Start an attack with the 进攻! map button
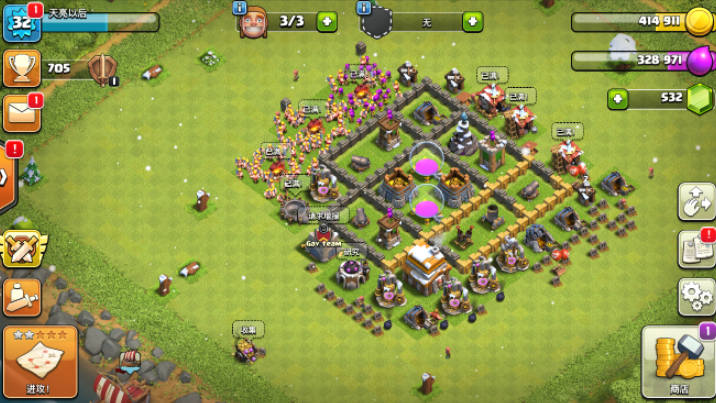 tap(40, 361)
